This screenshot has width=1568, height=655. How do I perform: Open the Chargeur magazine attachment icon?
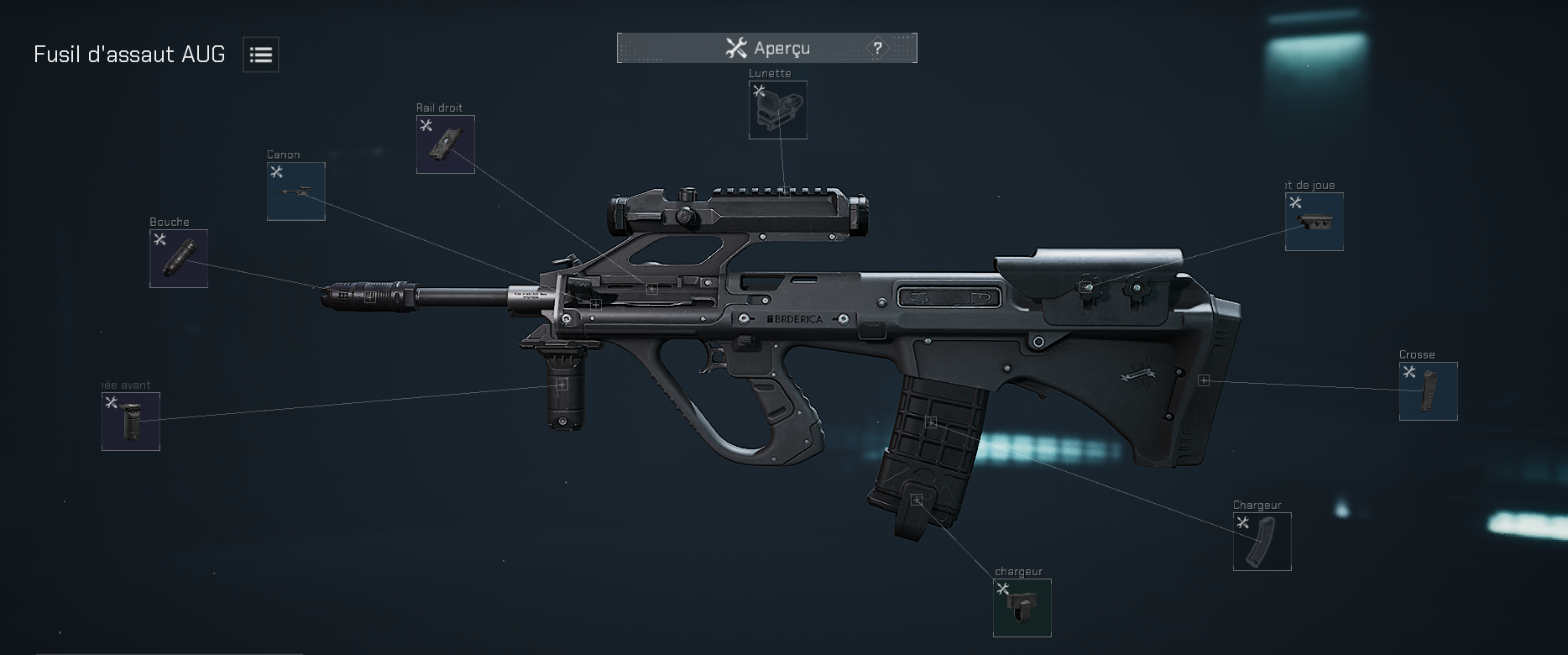coord(1262,541)
